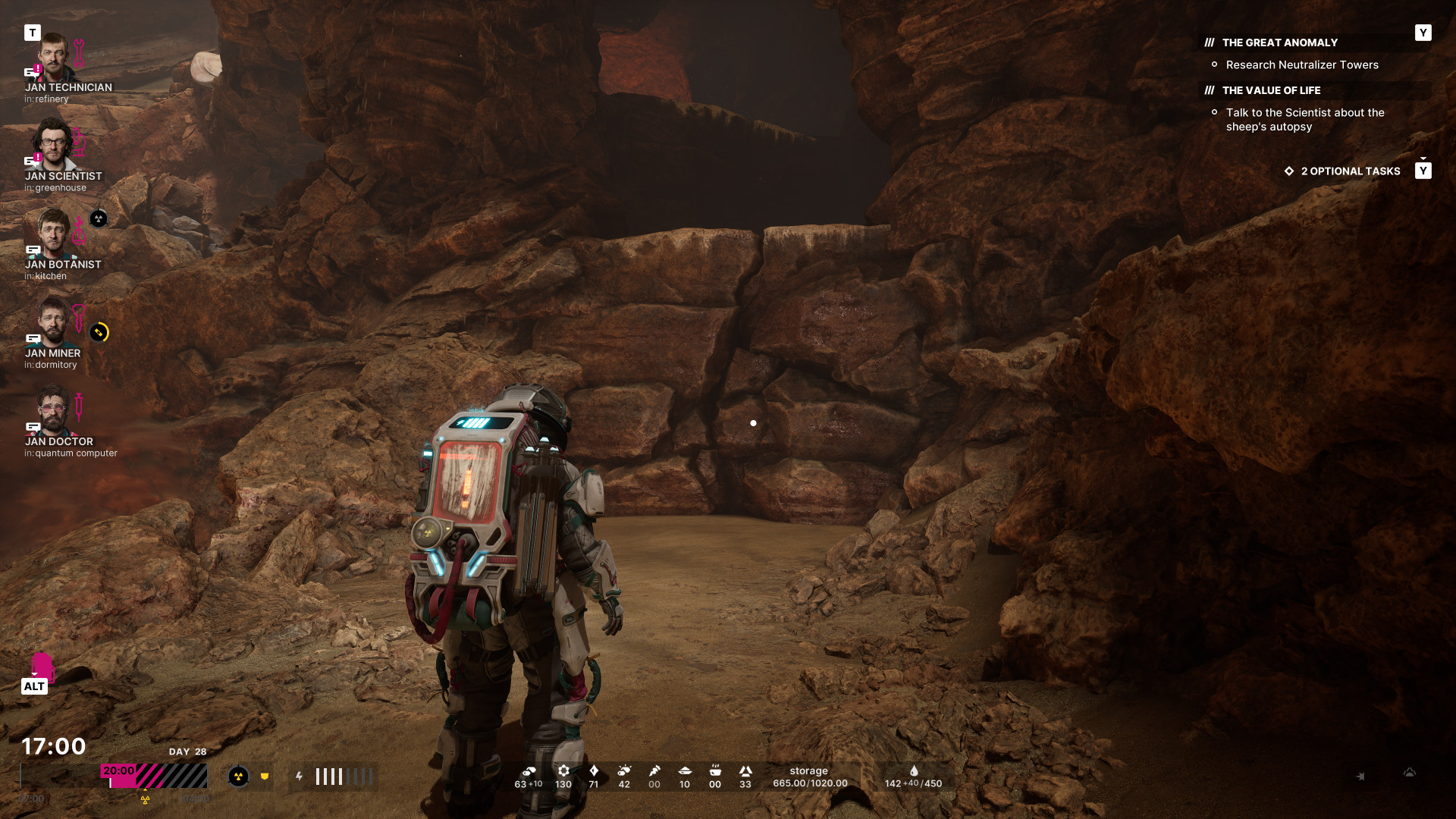This screenshot has width=1456, height=819.
Task: Select the pink suit icon above ALT
Action: (x=42, y=665)
